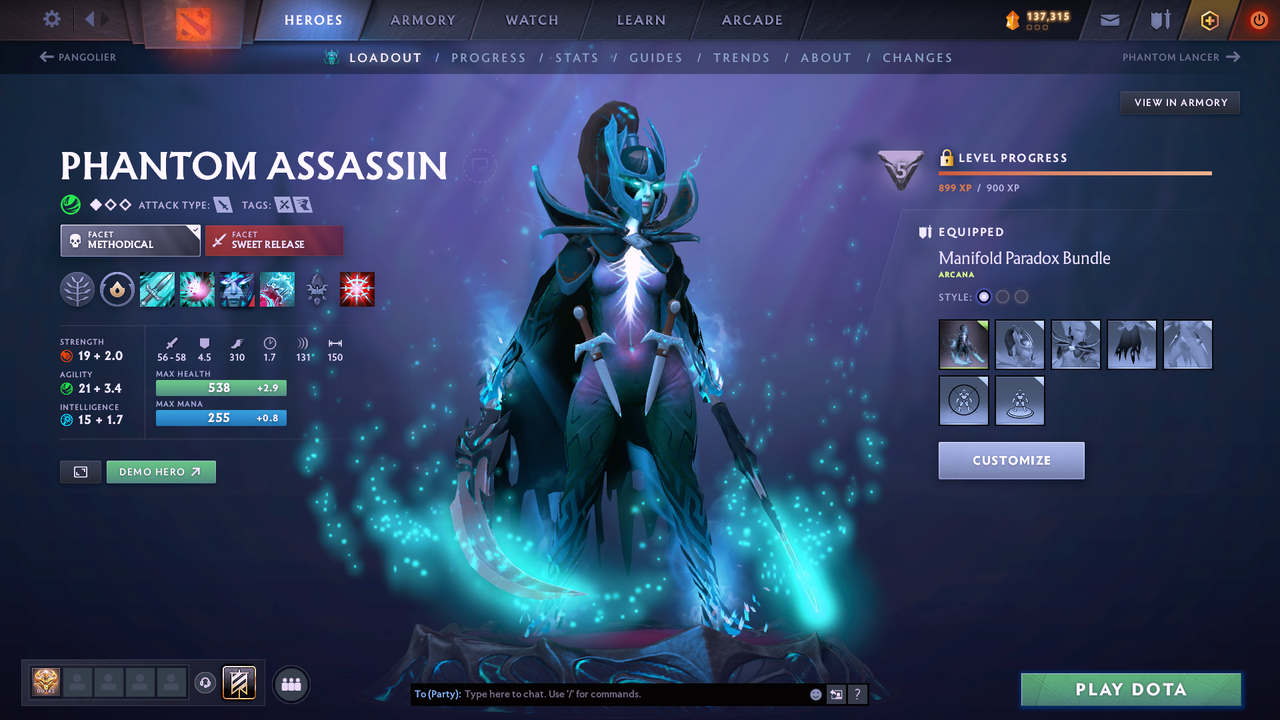Go to the next hero, Phantom Lancer
The height and width of the screenshot is (720, 1280).
(x=1180, y=57)
